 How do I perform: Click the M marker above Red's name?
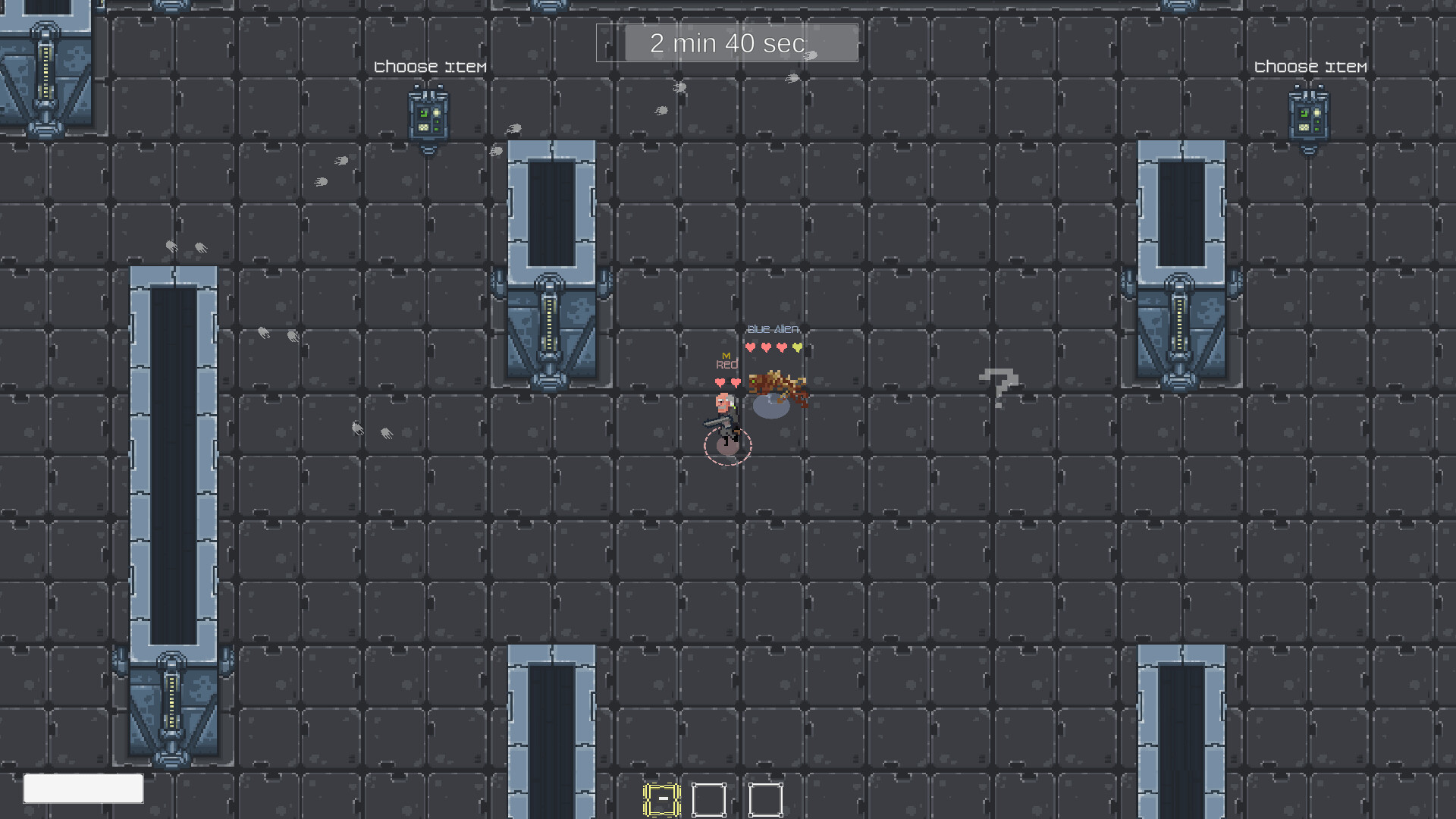point(725,353)
